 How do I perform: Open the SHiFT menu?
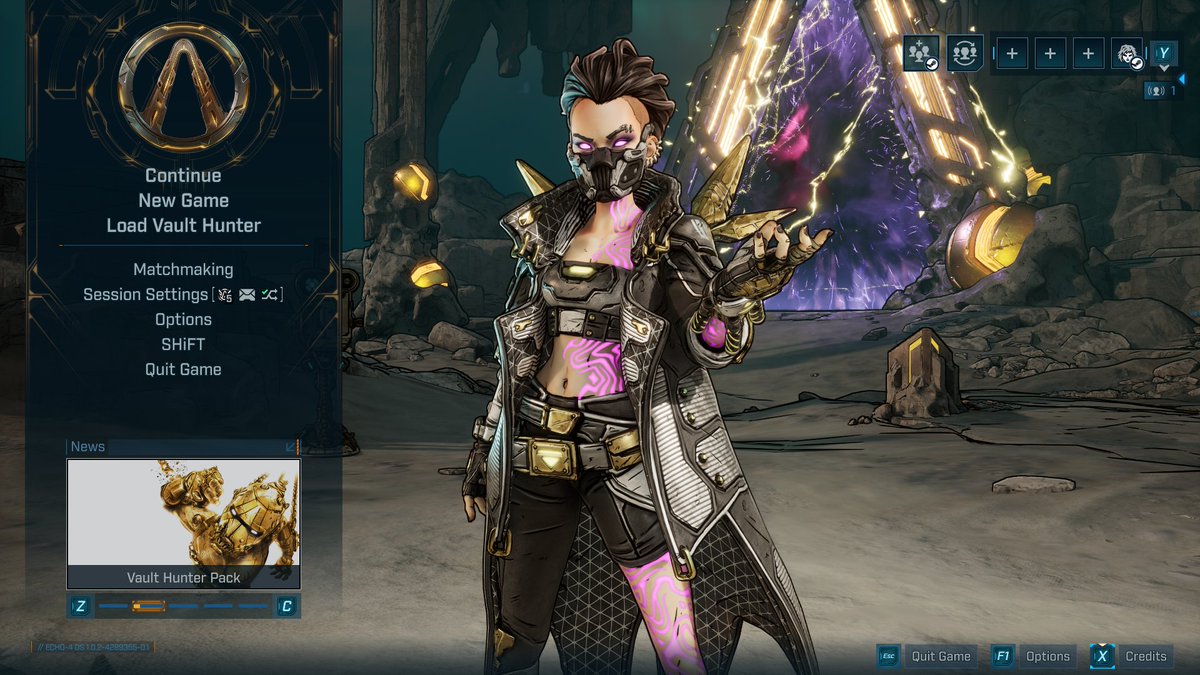click(x=183, y=344)
